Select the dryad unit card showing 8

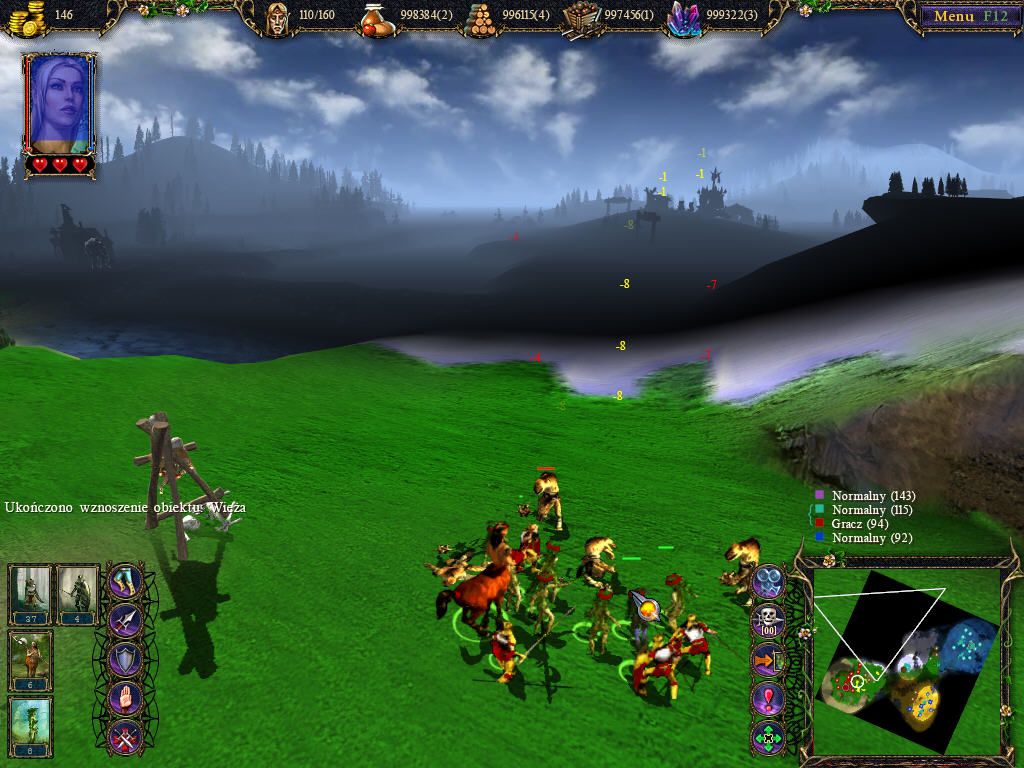(30, 726)
